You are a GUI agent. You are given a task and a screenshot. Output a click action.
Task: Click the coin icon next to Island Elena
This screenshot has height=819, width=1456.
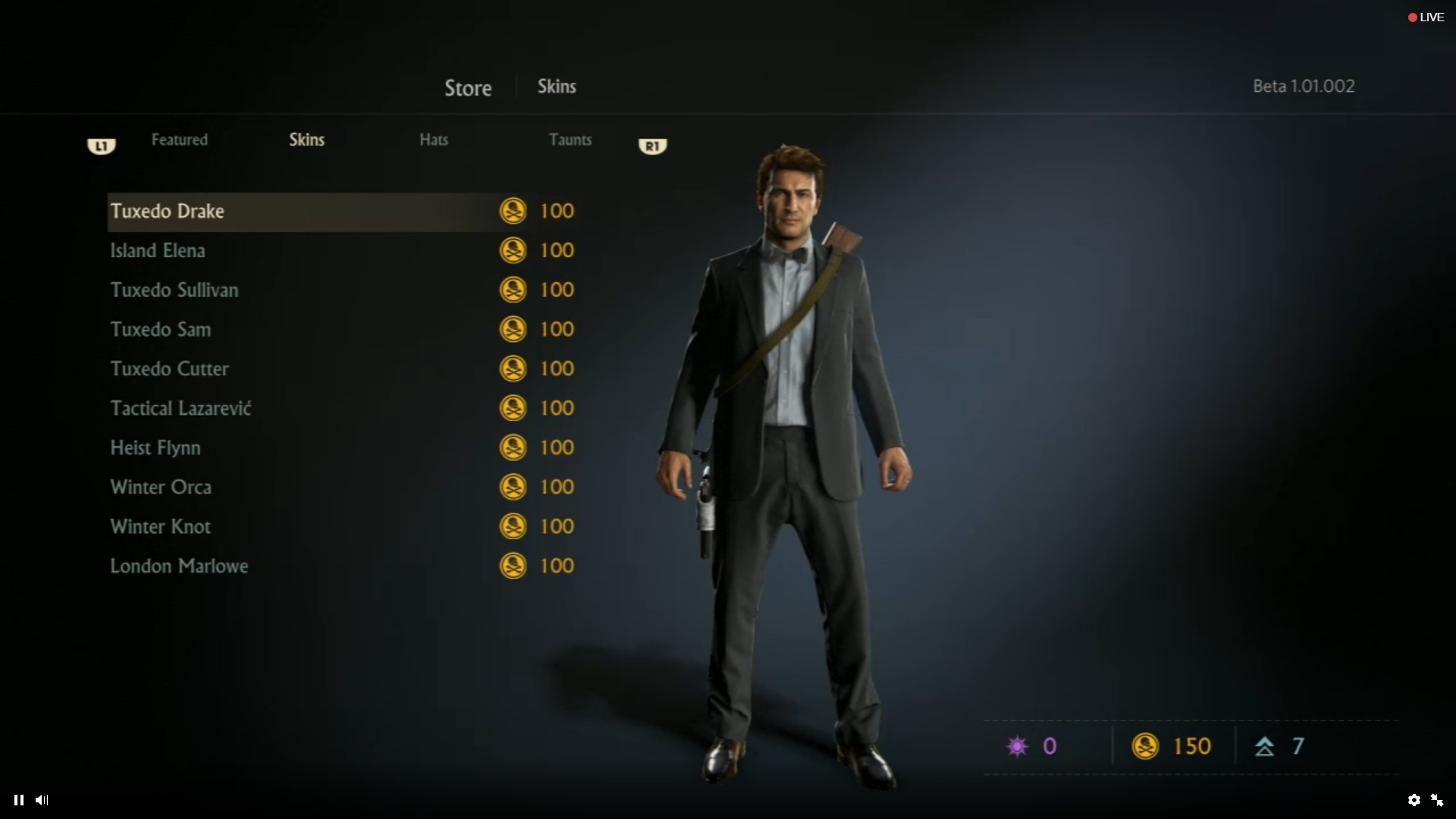tap(514, 250)
